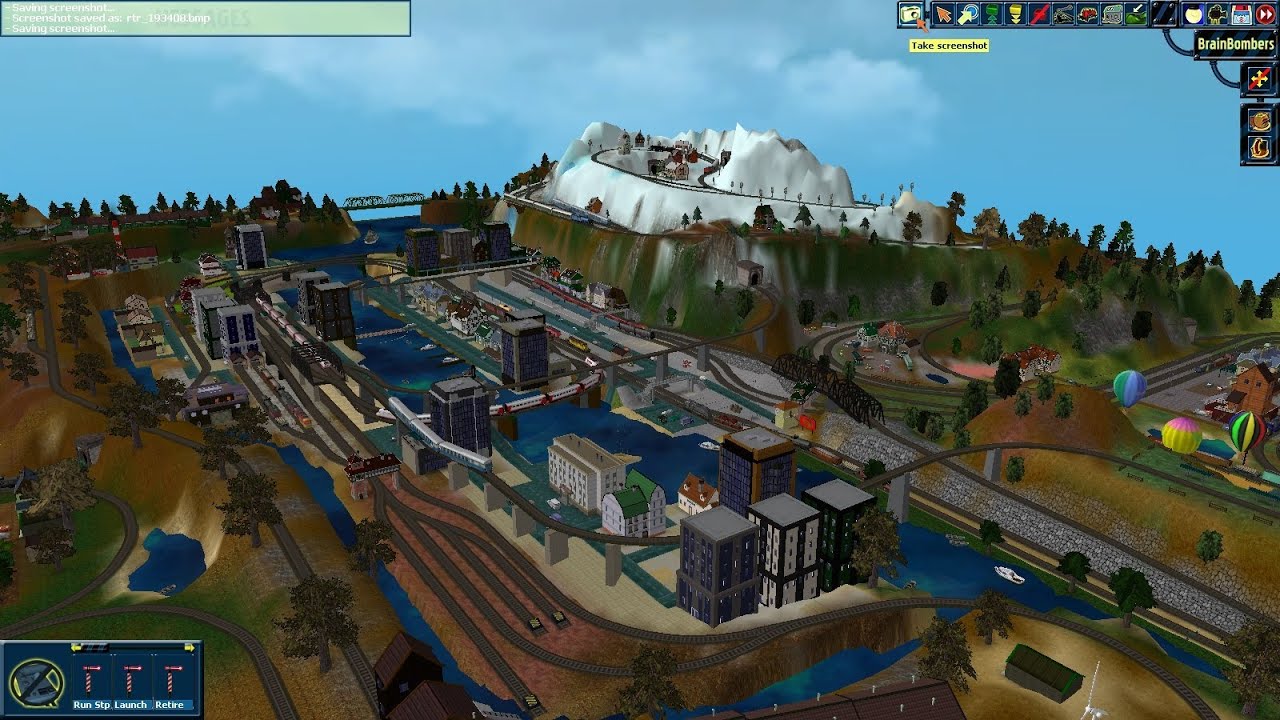The height and width of the screenshot is (720, 1280).
Task: Open the BrainBombers panel
Action: [x=1235, y=44]
